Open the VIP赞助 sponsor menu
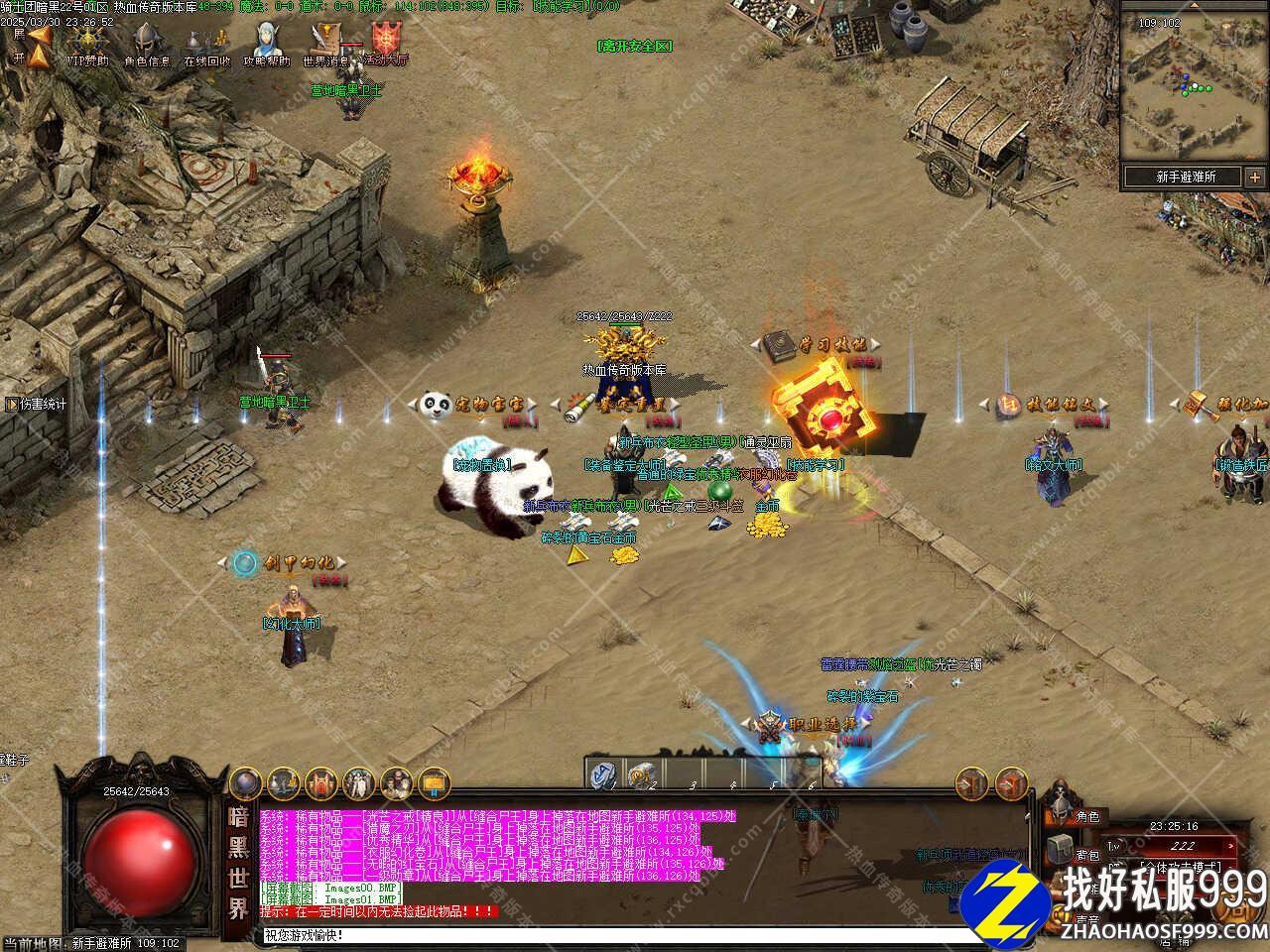The image size is (1270, 952). (87, 45)
